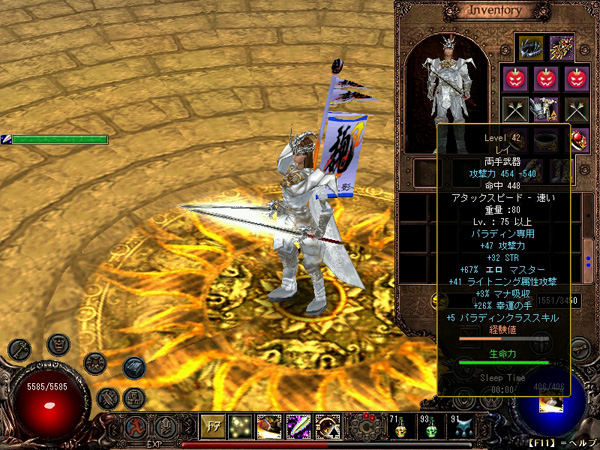Select the red gem ring slot
Image resolution: width=600 pixels, height=450 pixels.
pyautogui.click(x=578, y=139)
